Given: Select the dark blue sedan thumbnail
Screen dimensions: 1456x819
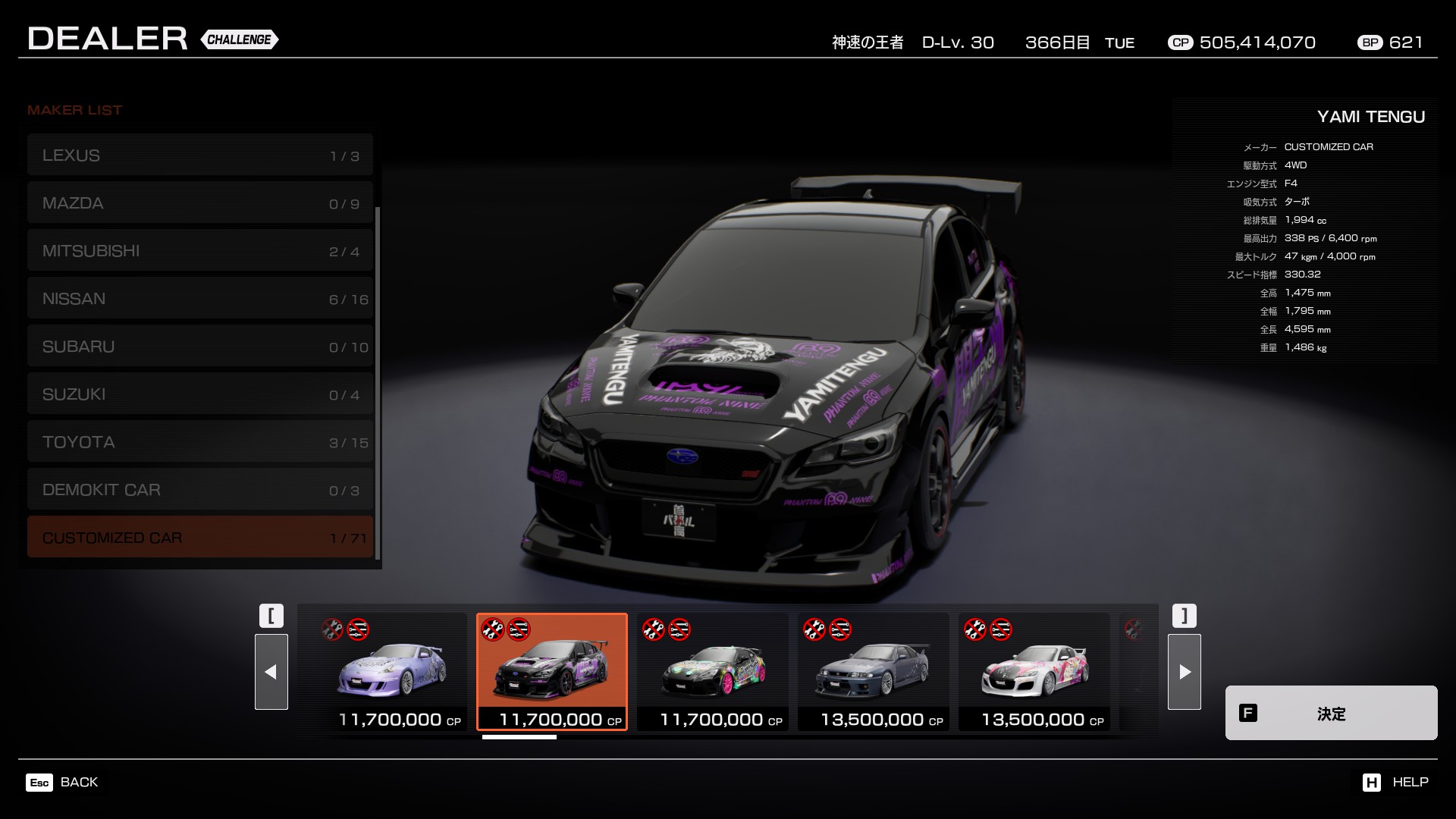Looking at the screenshot, I should click(874, 672).
